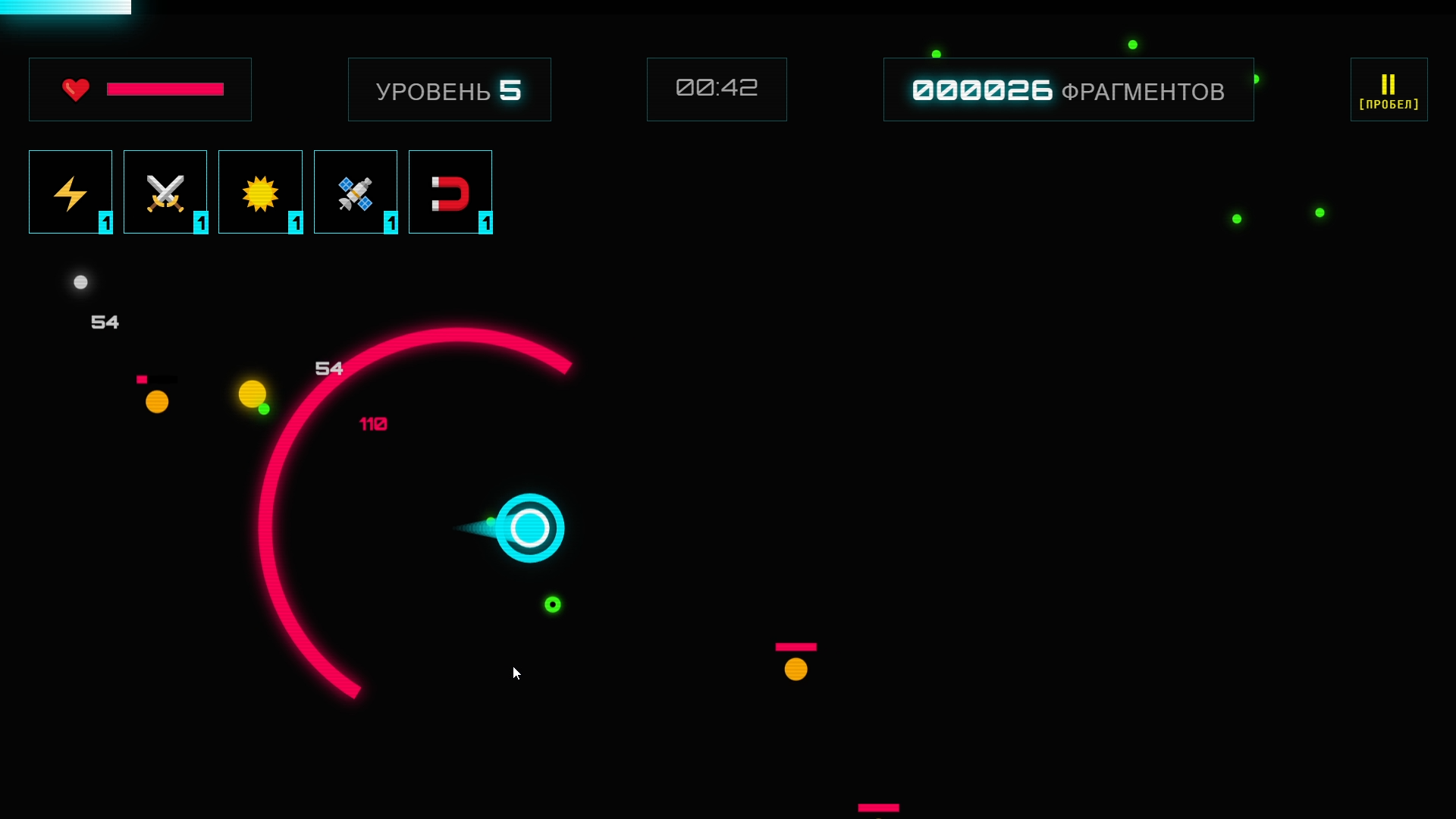Expand the 00:42 timer panel

pyautogui.click(x=716, y=88)
